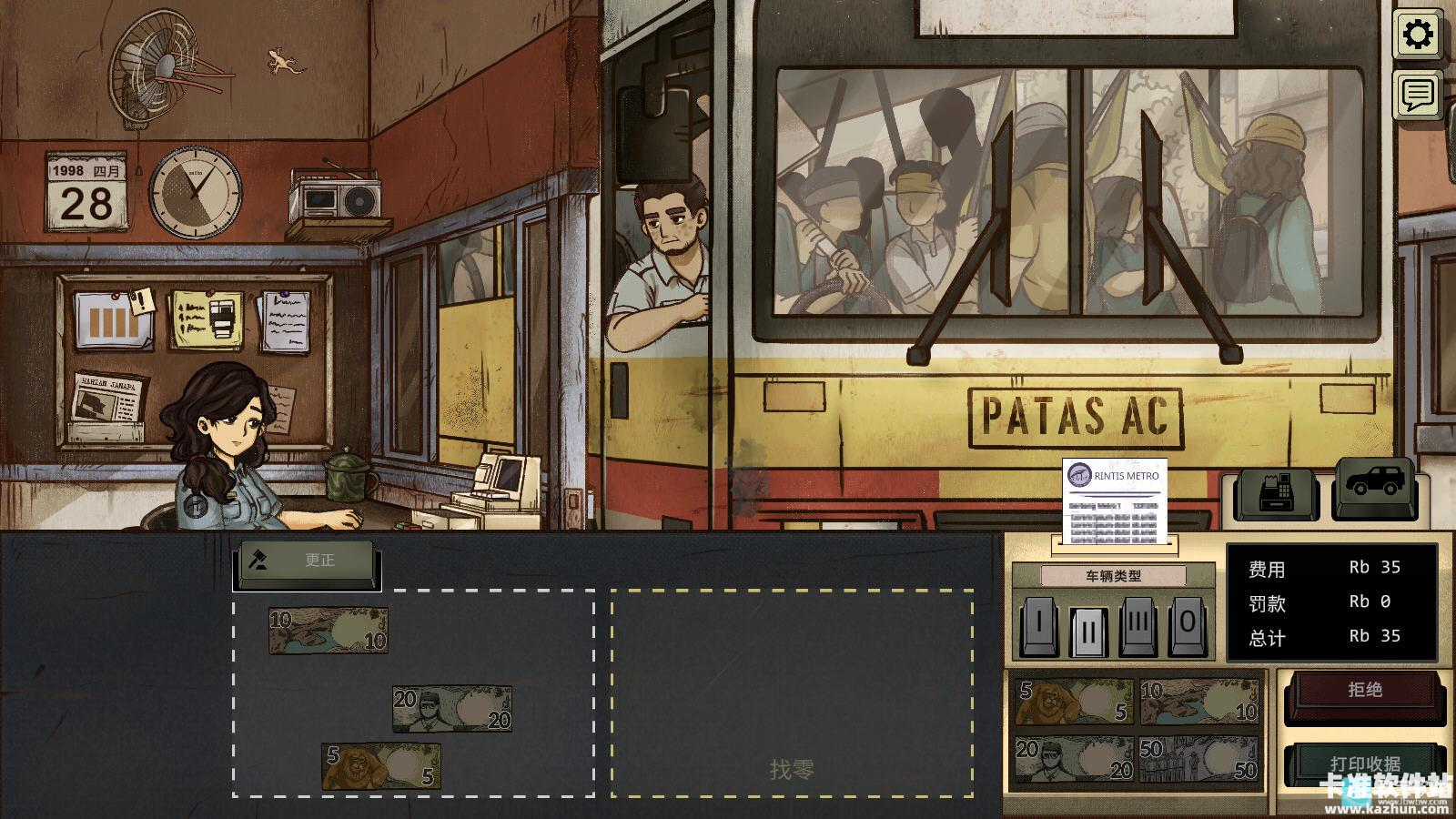The height and width of the screenshot is (819, 1456).
Task: Click the 更正 correction button
Action: [x=308, y=561]
